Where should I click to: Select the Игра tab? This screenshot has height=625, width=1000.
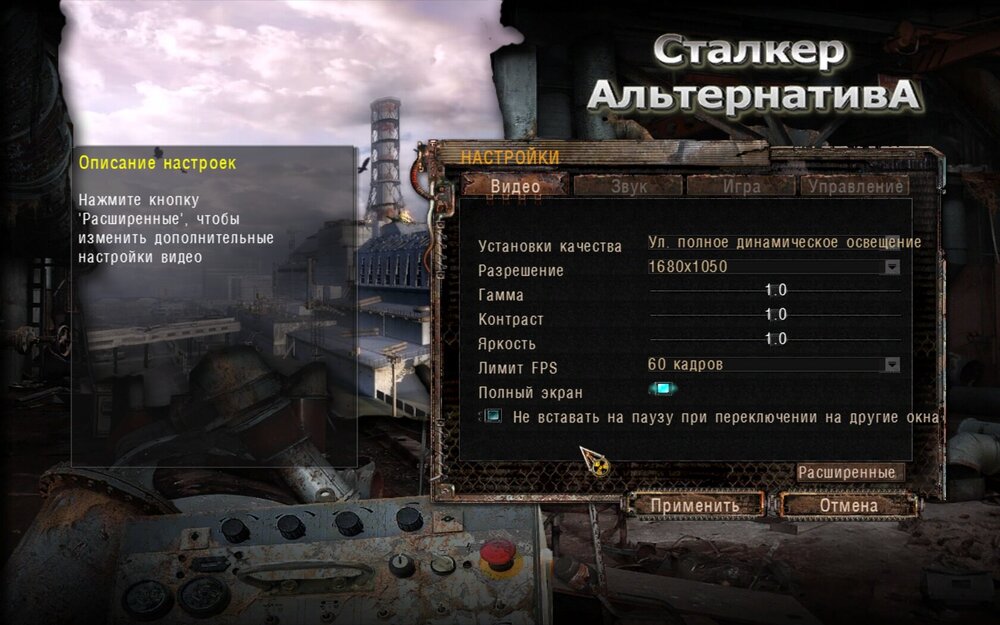point(738,186)
